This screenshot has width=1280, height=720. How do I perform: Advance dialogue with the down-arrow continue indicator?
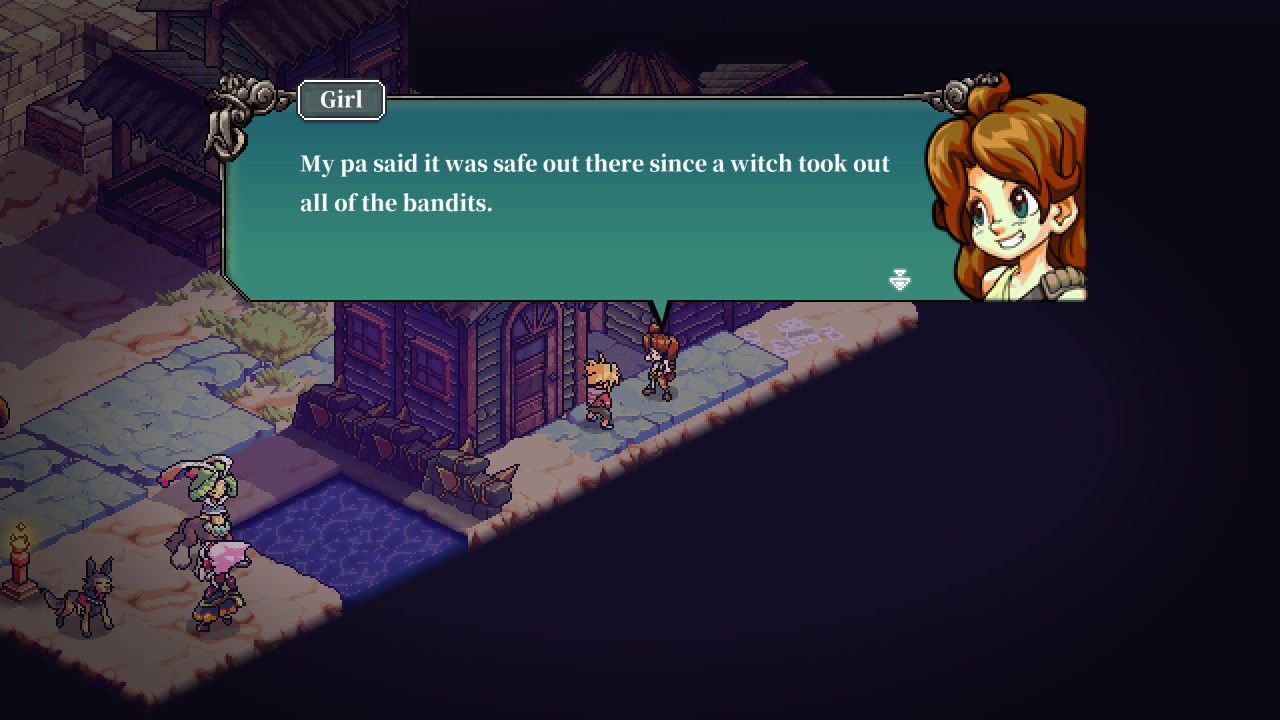click(x=899, y=280)
